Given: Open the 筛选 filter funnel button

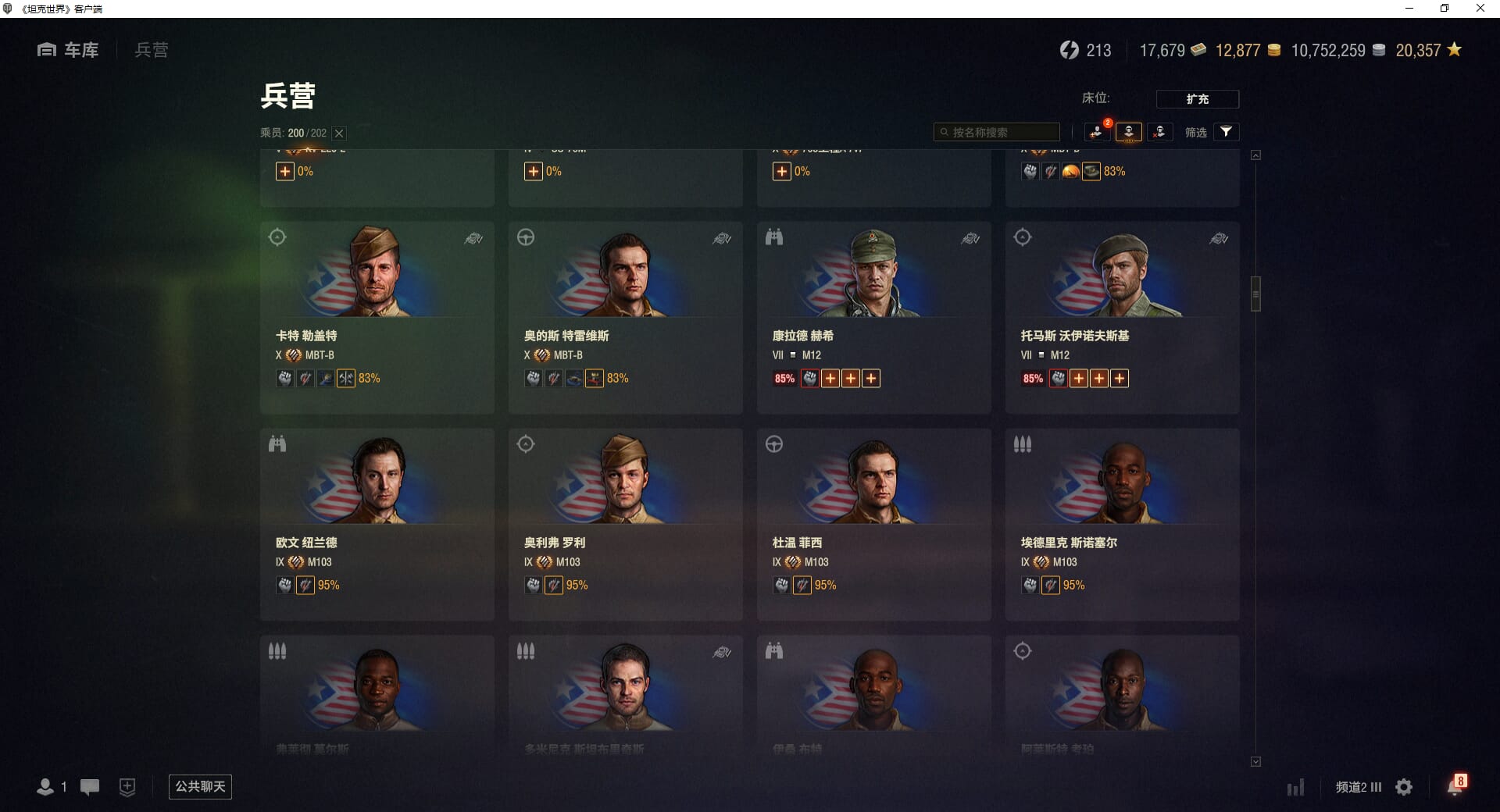Looking at the screenshot, I should (x=1226, y=132).
